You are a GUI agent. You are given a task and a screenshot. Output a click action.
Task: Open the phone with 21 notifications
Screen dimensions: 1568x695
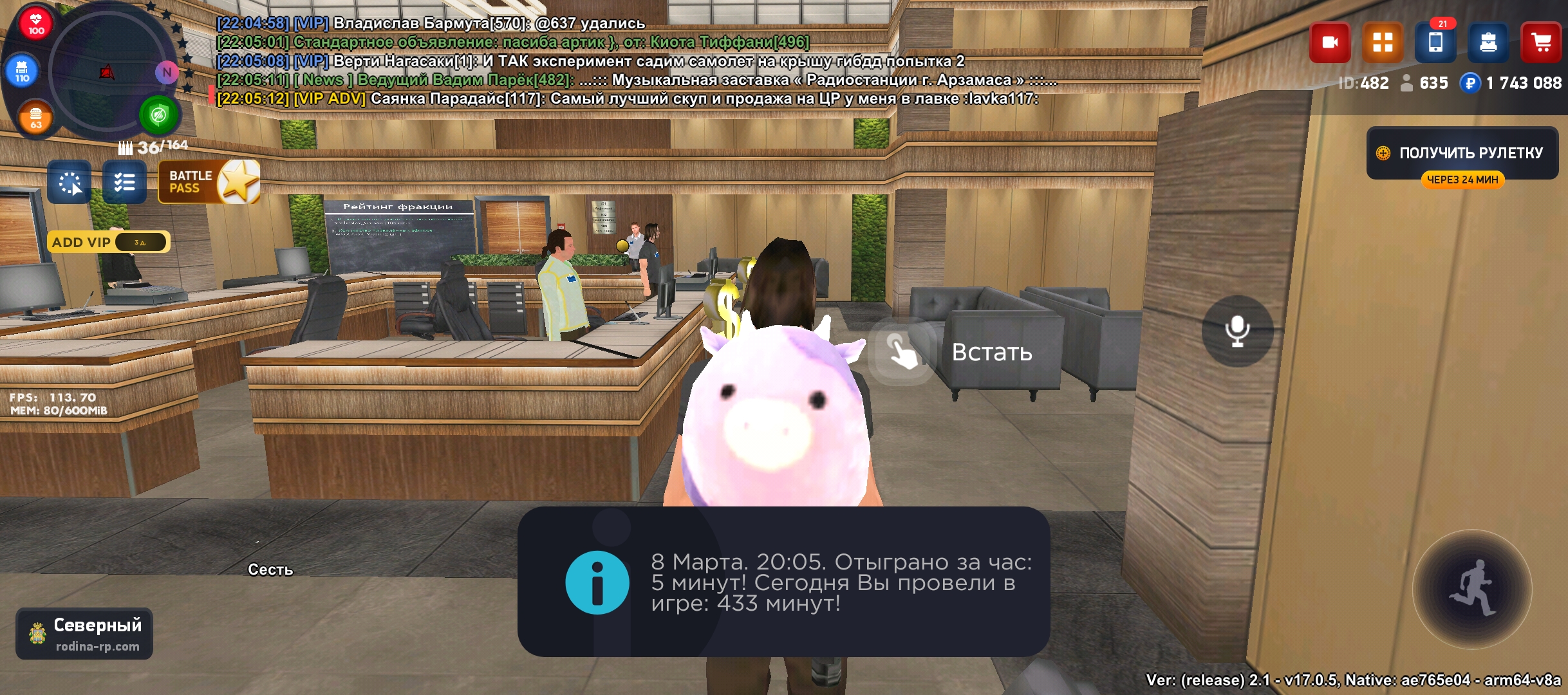1435,43
